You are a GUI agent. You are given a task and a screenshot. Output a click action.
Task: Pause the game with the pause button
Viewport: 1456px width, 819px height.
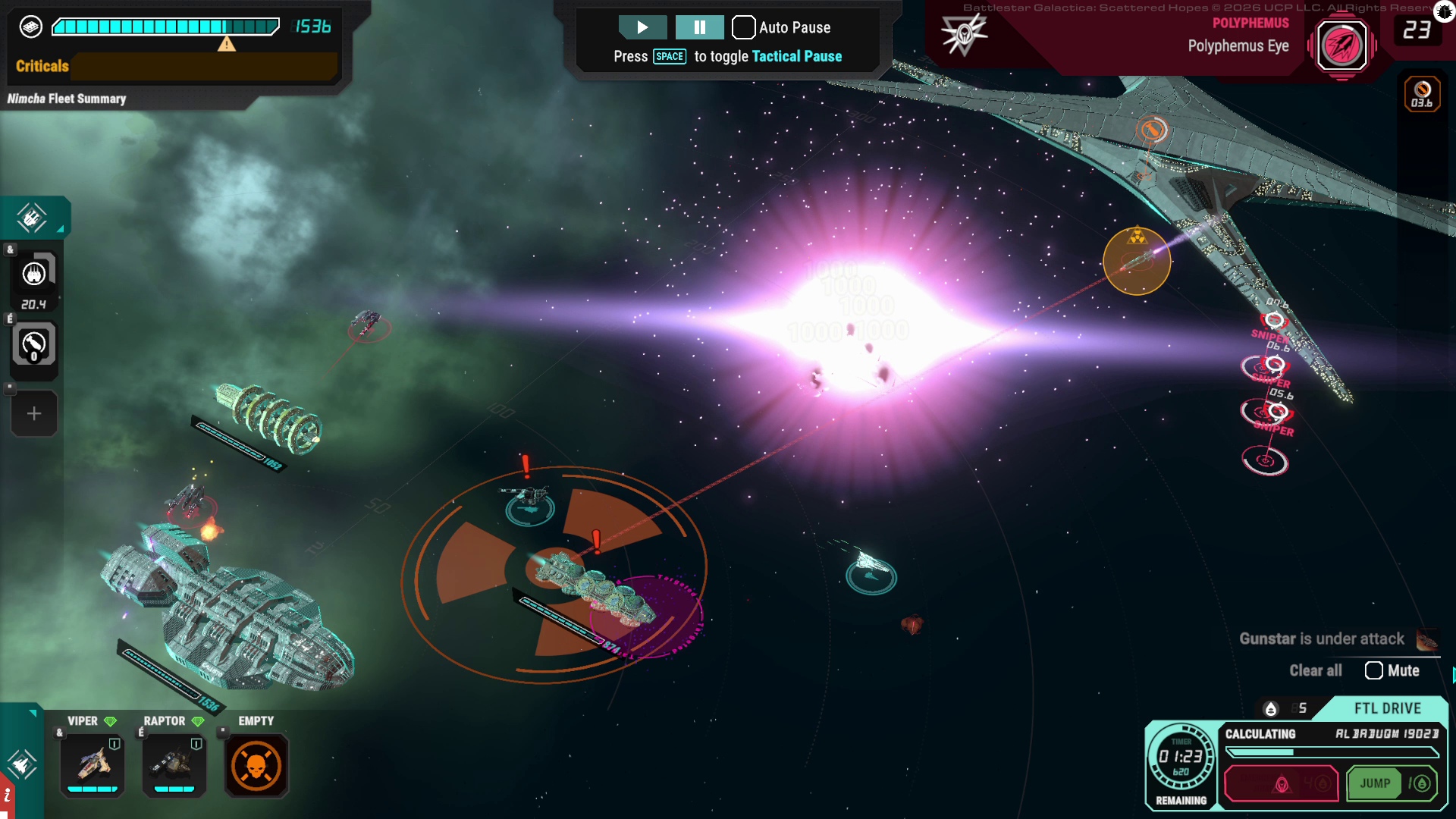699,28
